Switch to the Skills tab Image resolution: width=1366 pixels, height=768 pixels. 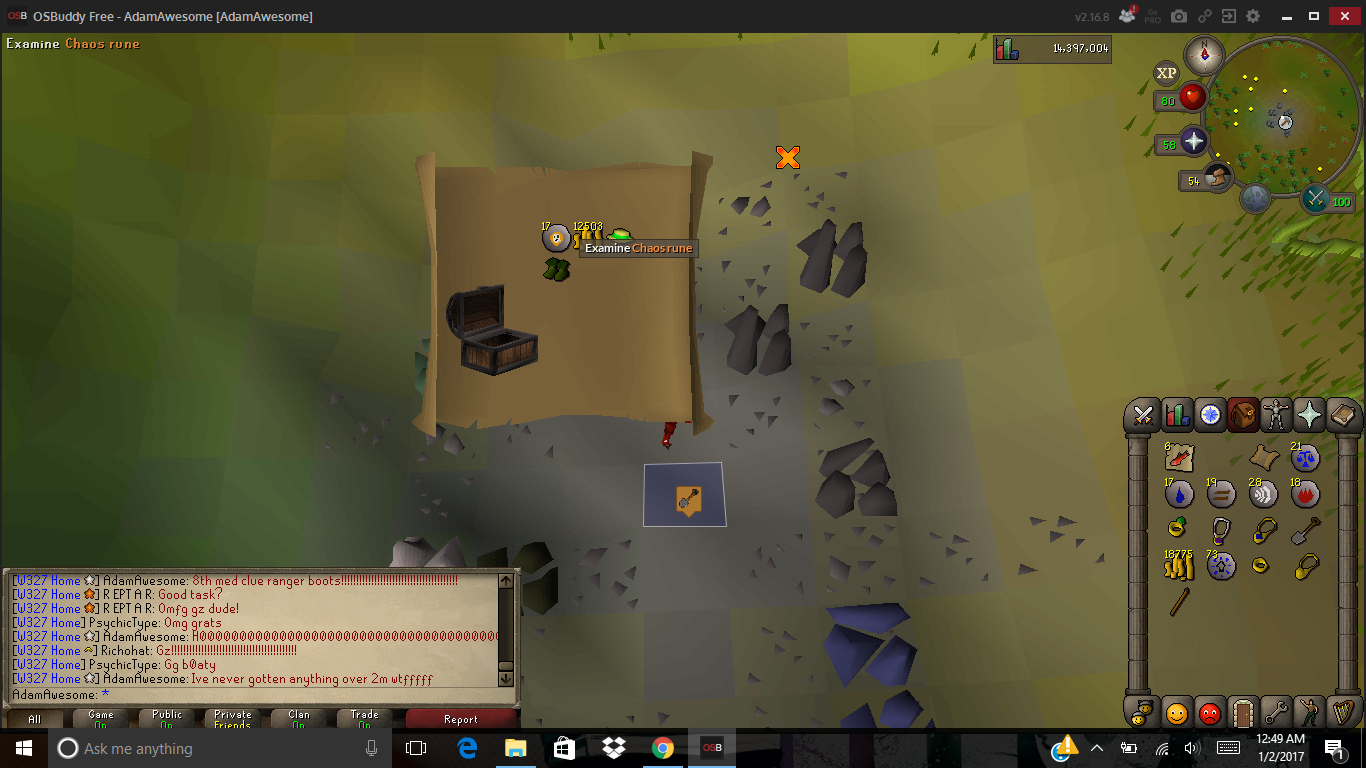tap(1177, 414)
